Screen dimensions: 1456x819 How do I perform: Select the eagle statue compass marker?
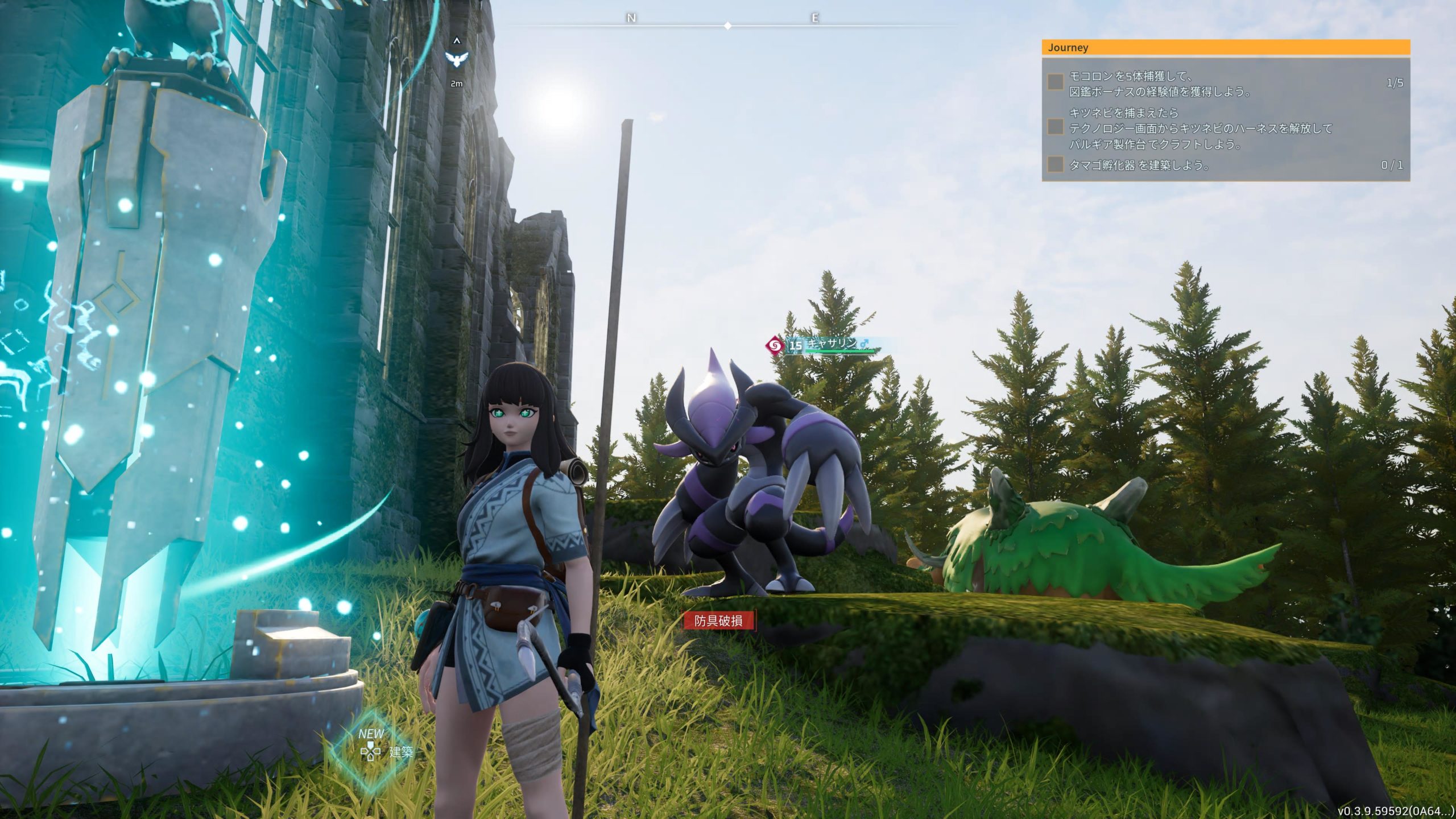(x=457, y=58)
